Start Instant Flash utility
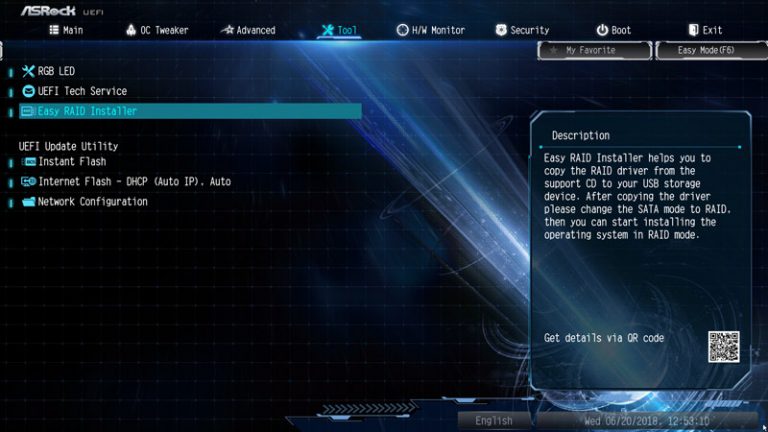This screenshot has width=768, height=432. tap(72, 161)
